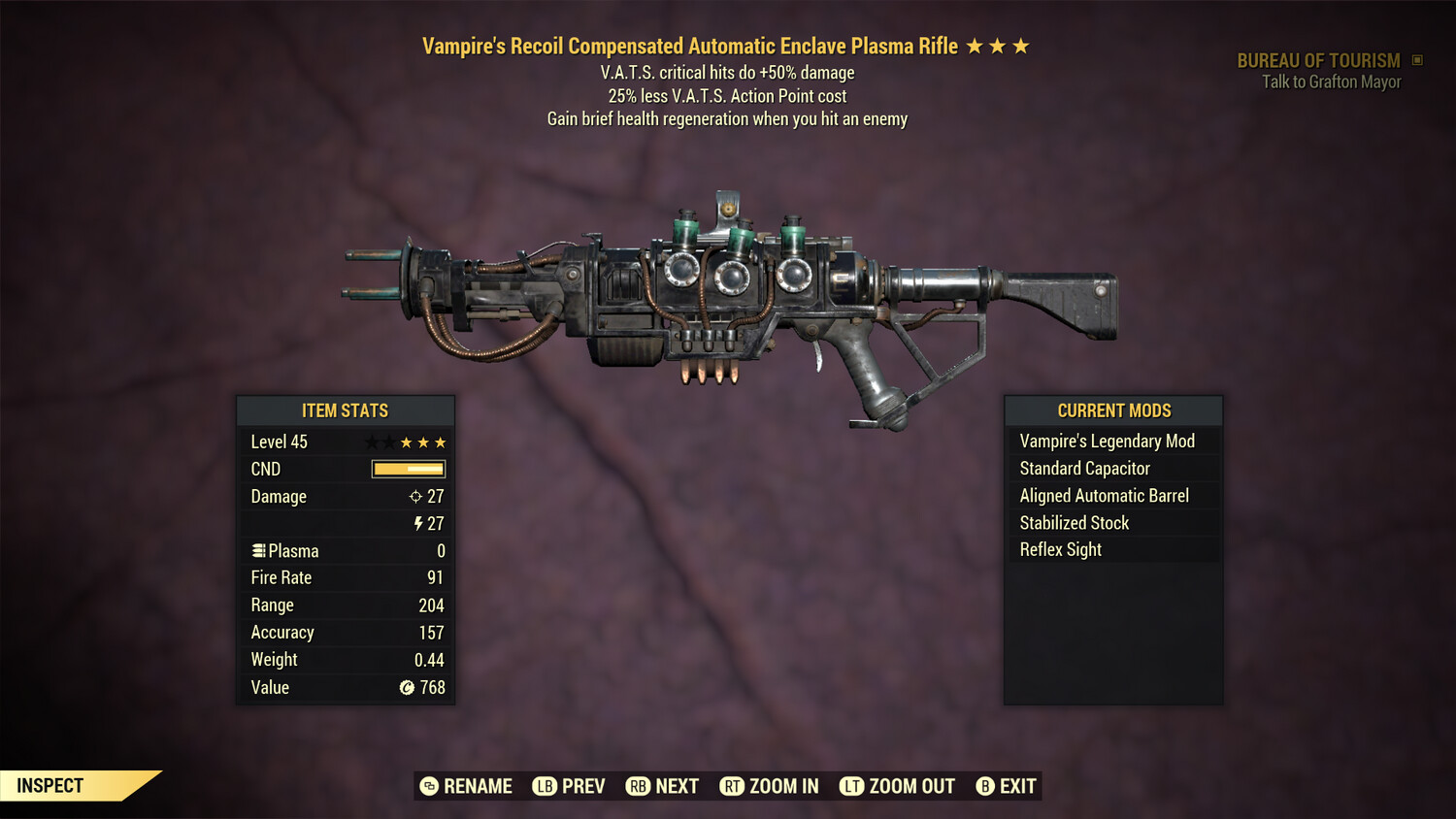Select the INSPECT tab

[50, 785]
